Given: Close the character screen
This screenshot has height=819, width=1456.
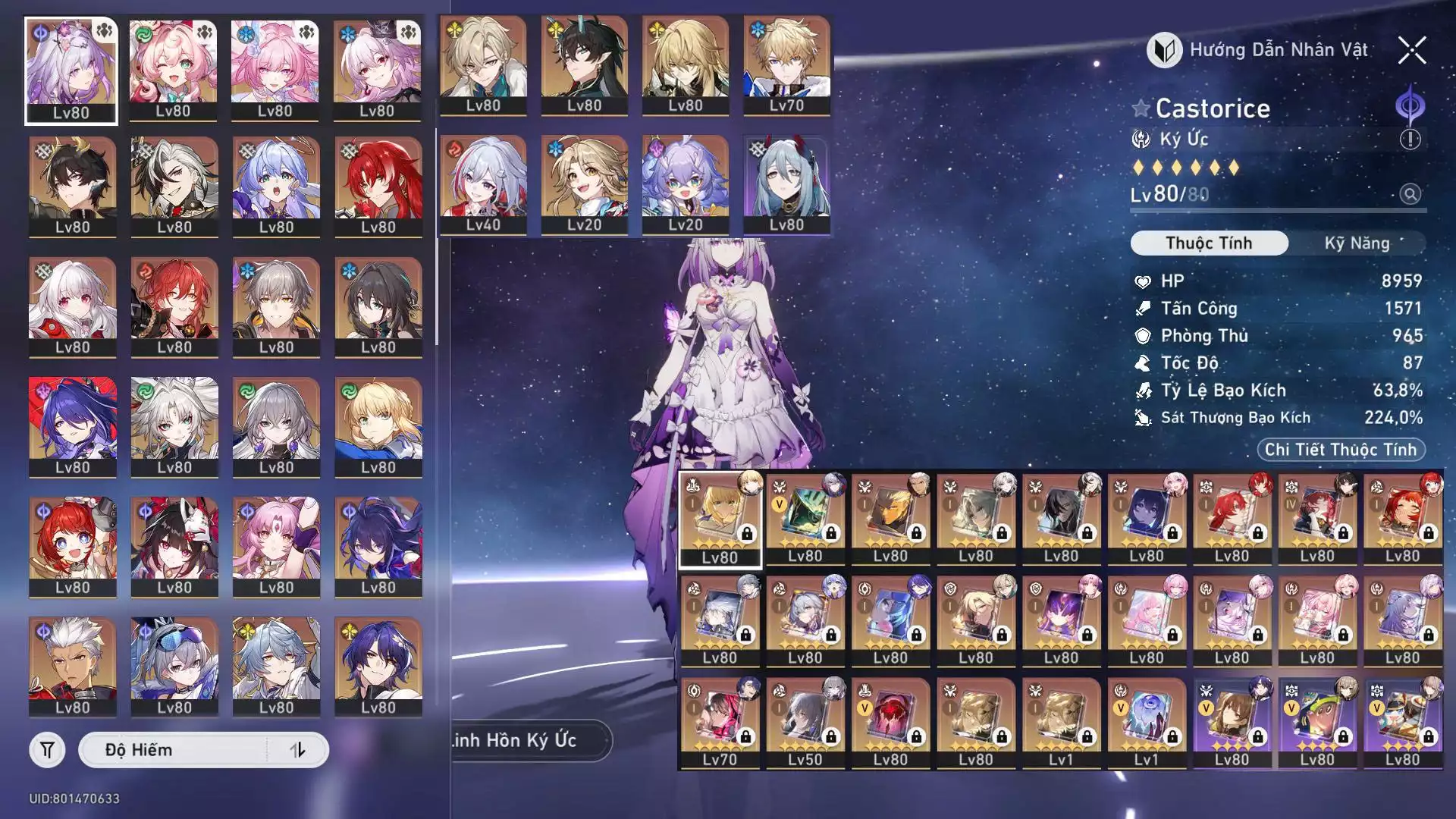Looking at the screenshot, I should (x=1412, y=51).
